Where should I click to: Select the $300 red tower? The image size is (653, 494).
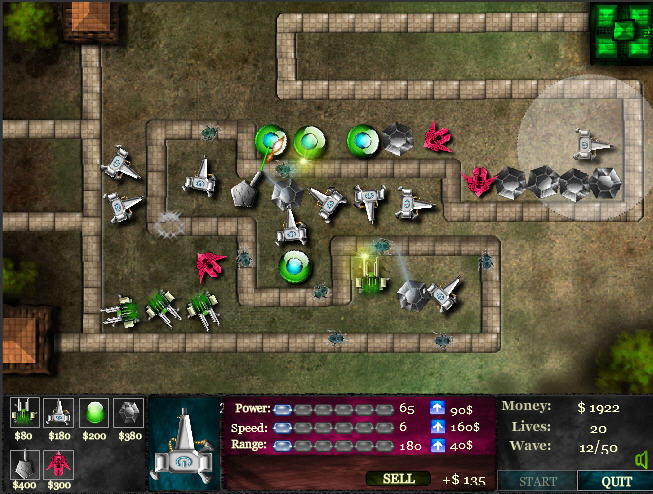(x=60, y=463)
